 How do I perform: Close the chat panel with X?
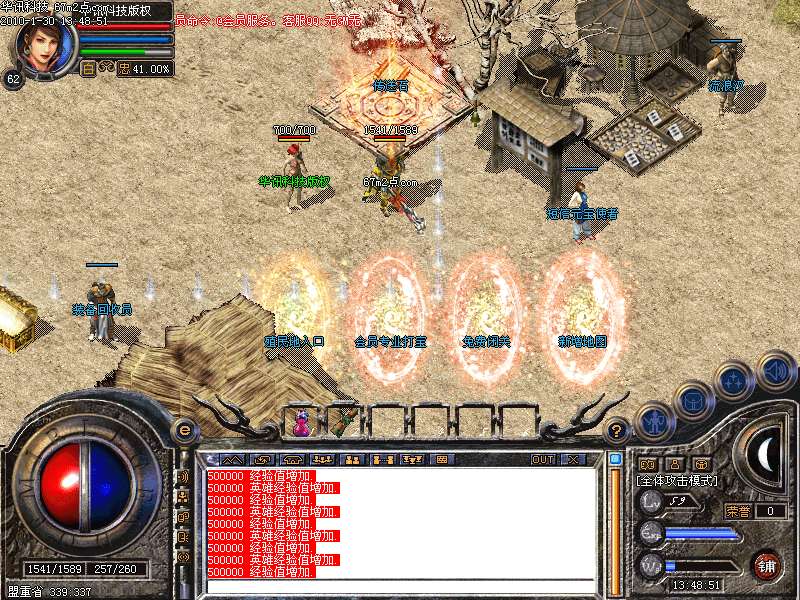[x=573, y=460]
